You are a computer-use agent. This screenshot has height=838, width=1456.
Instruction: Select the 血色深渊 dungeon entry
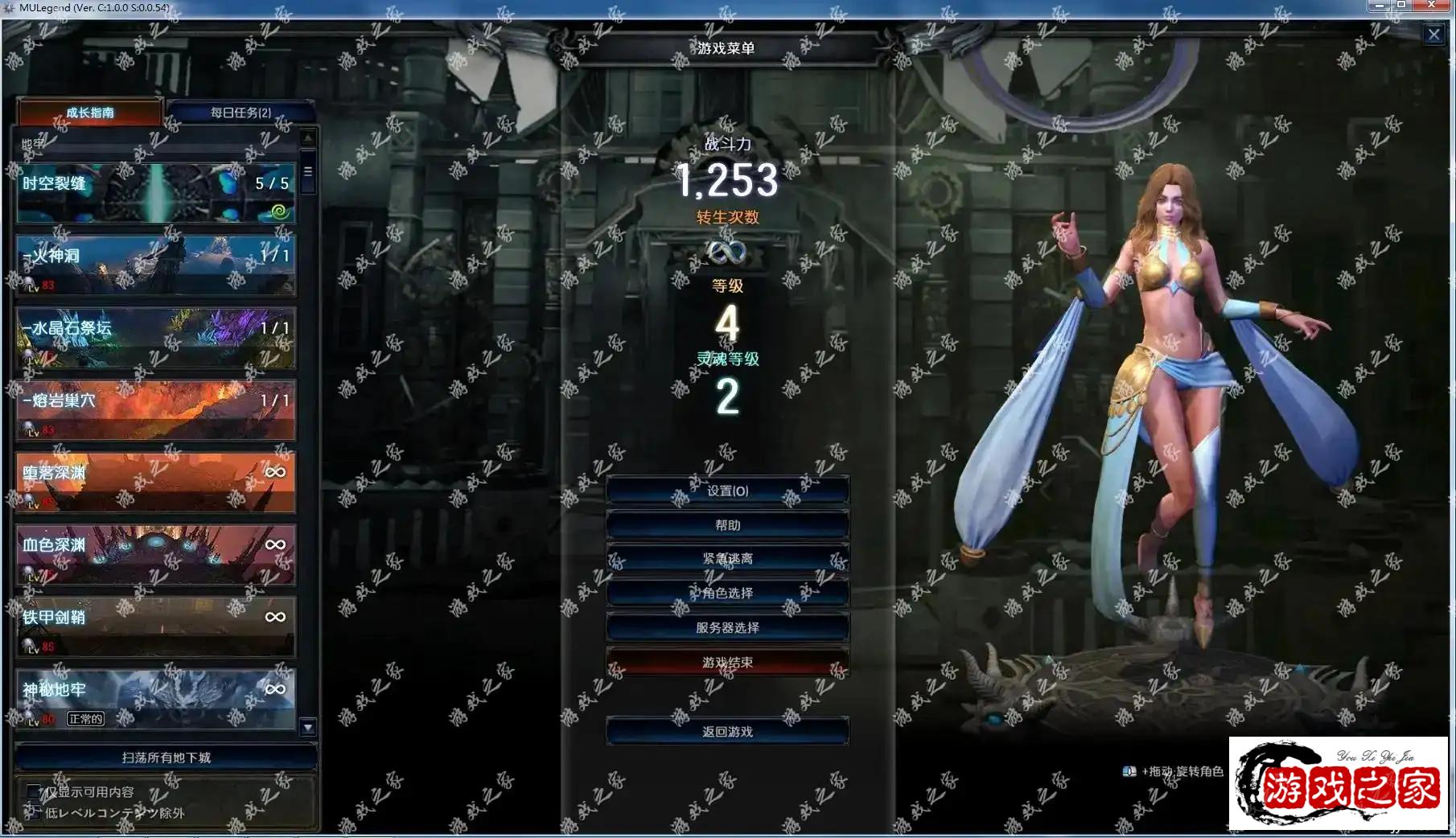pos(155,555)
